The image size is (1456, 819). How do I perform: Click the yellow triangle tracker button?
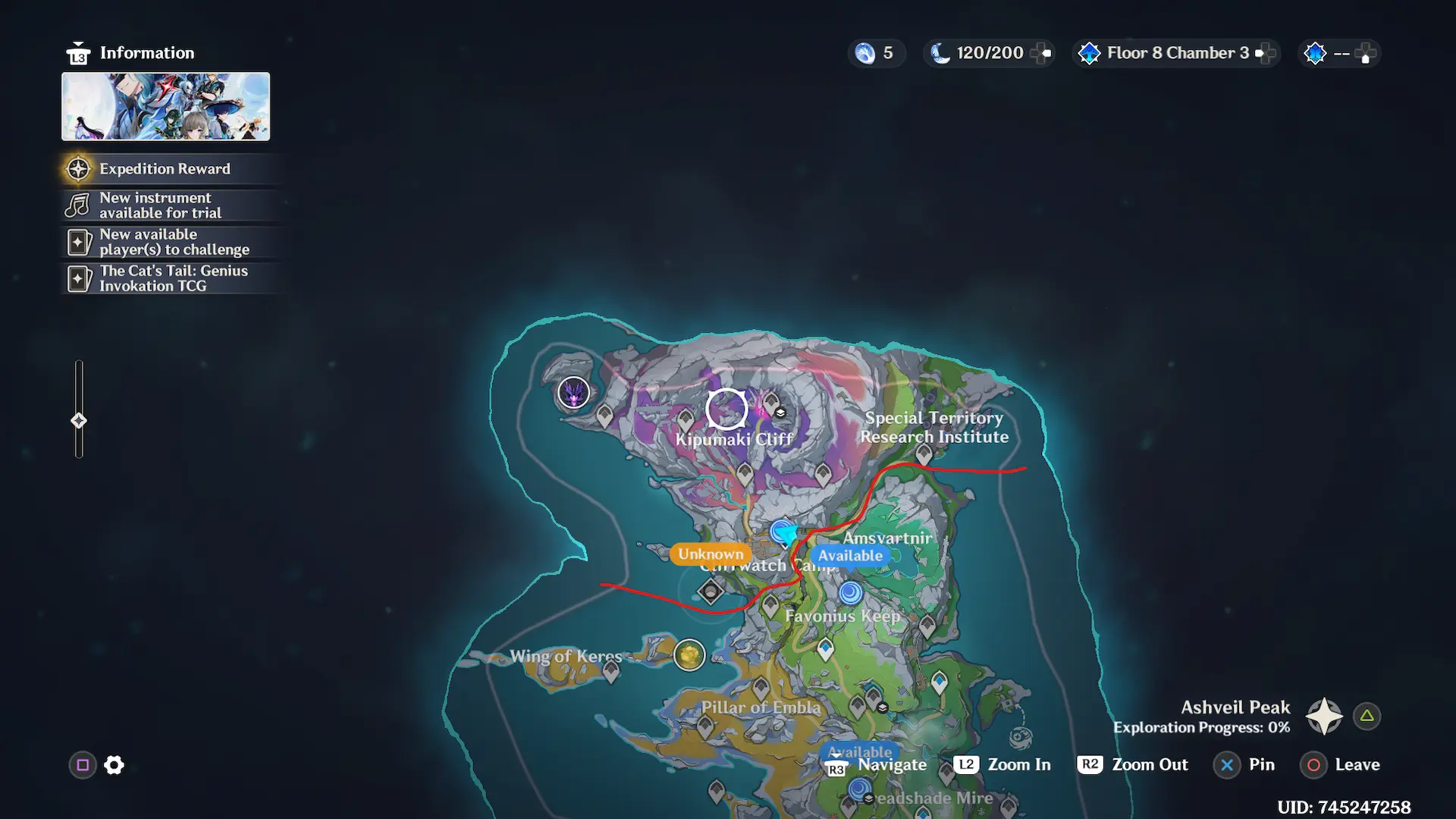(x=1365, y=715)
